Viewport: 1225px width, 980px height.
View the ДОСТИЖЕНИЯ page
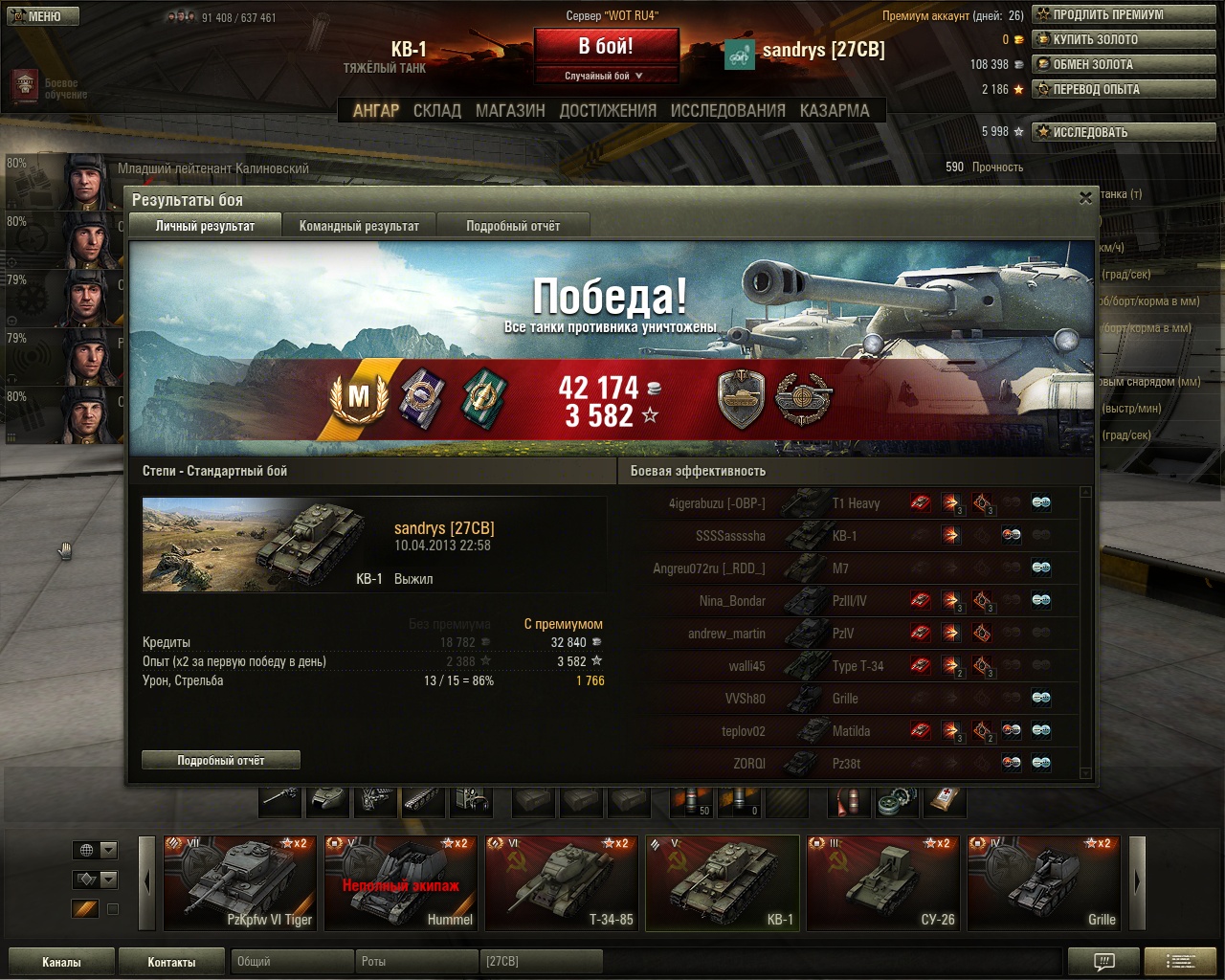(x=608, y=111)
